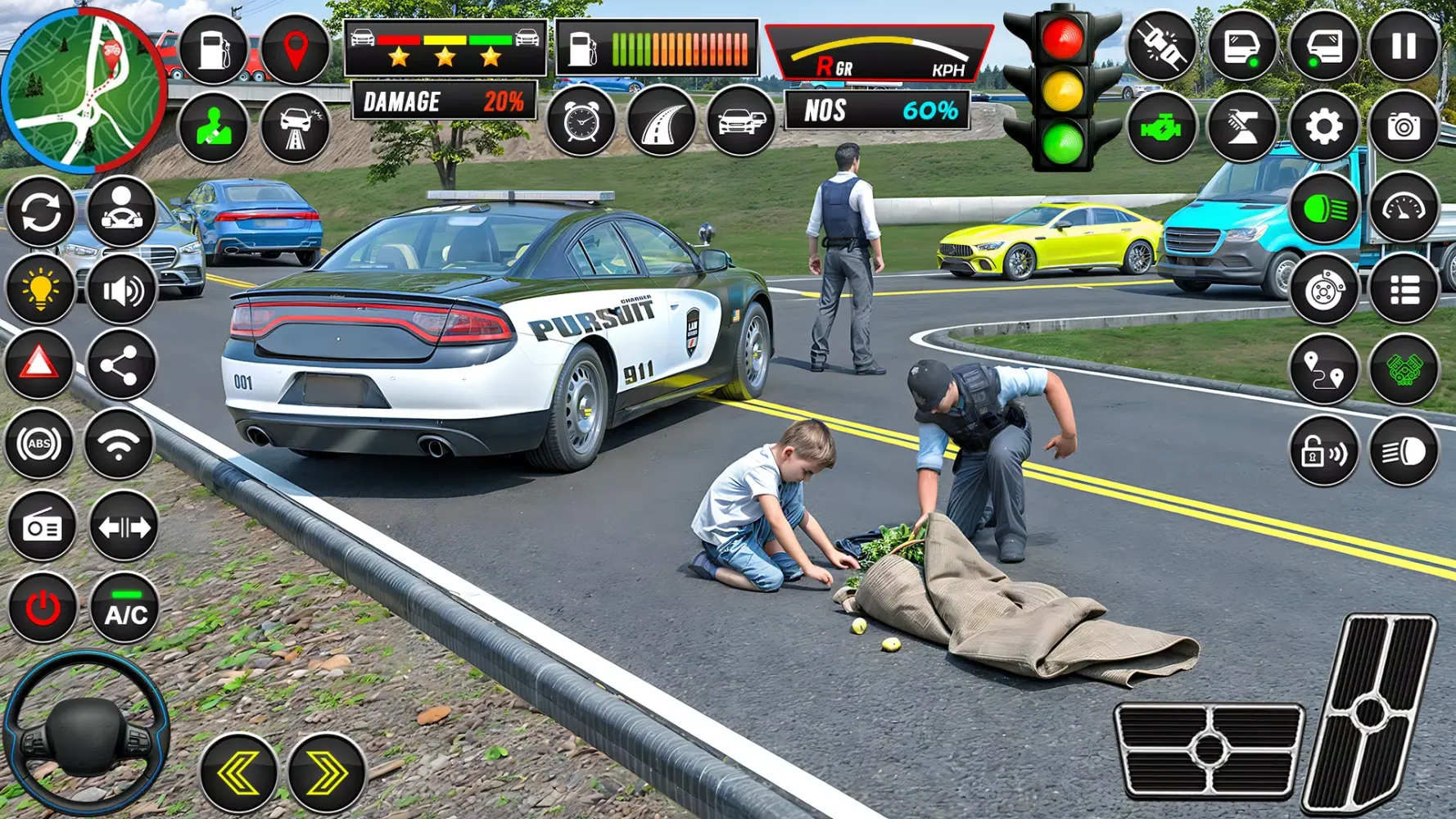Viewport: 1456px width, 819px height.
Task: Steer right with the yellow chevron arrow
Action: (326, 772)
